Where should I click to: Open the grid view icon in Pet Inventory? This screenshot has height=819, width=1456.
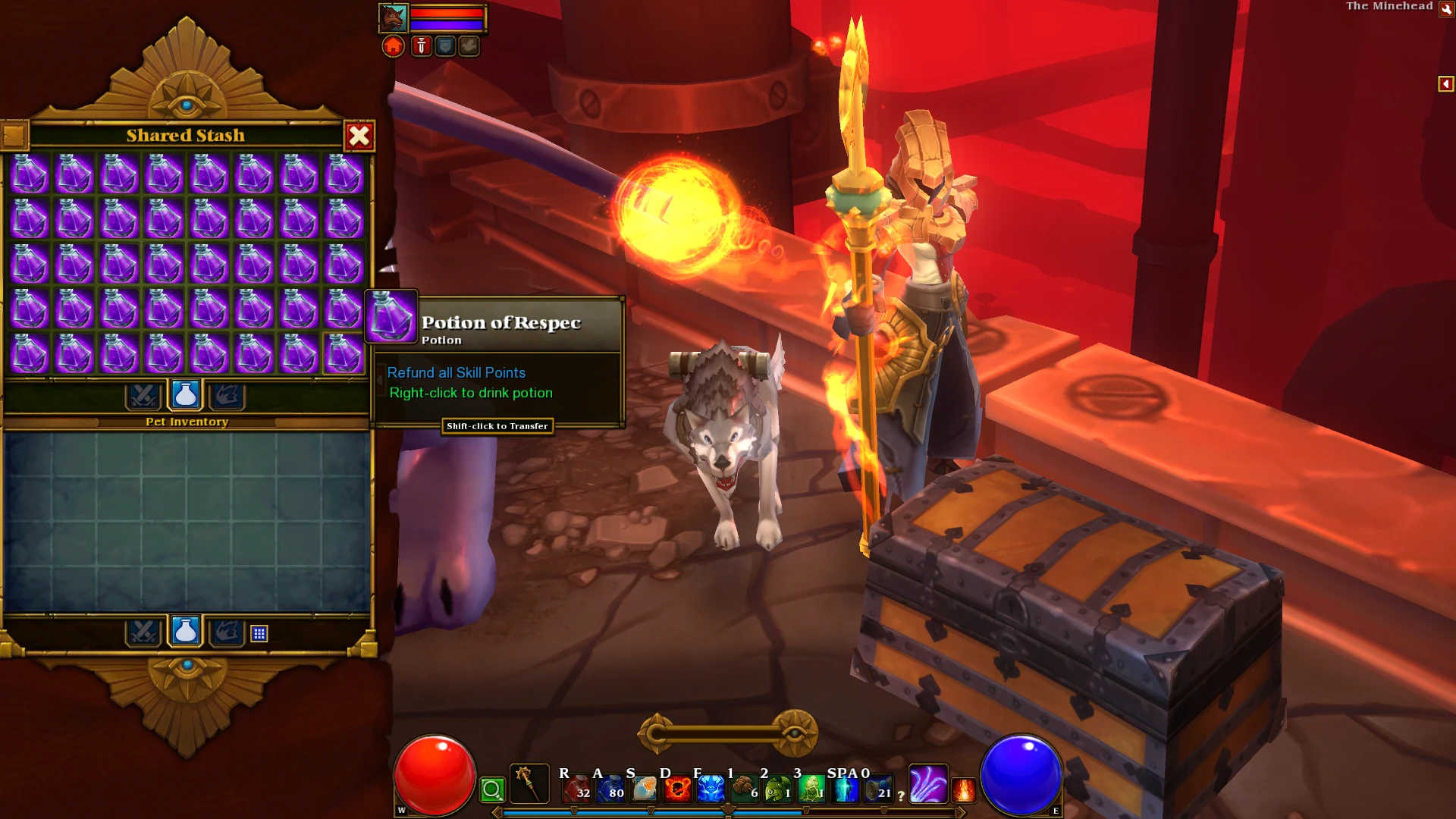tap(259, 632)
